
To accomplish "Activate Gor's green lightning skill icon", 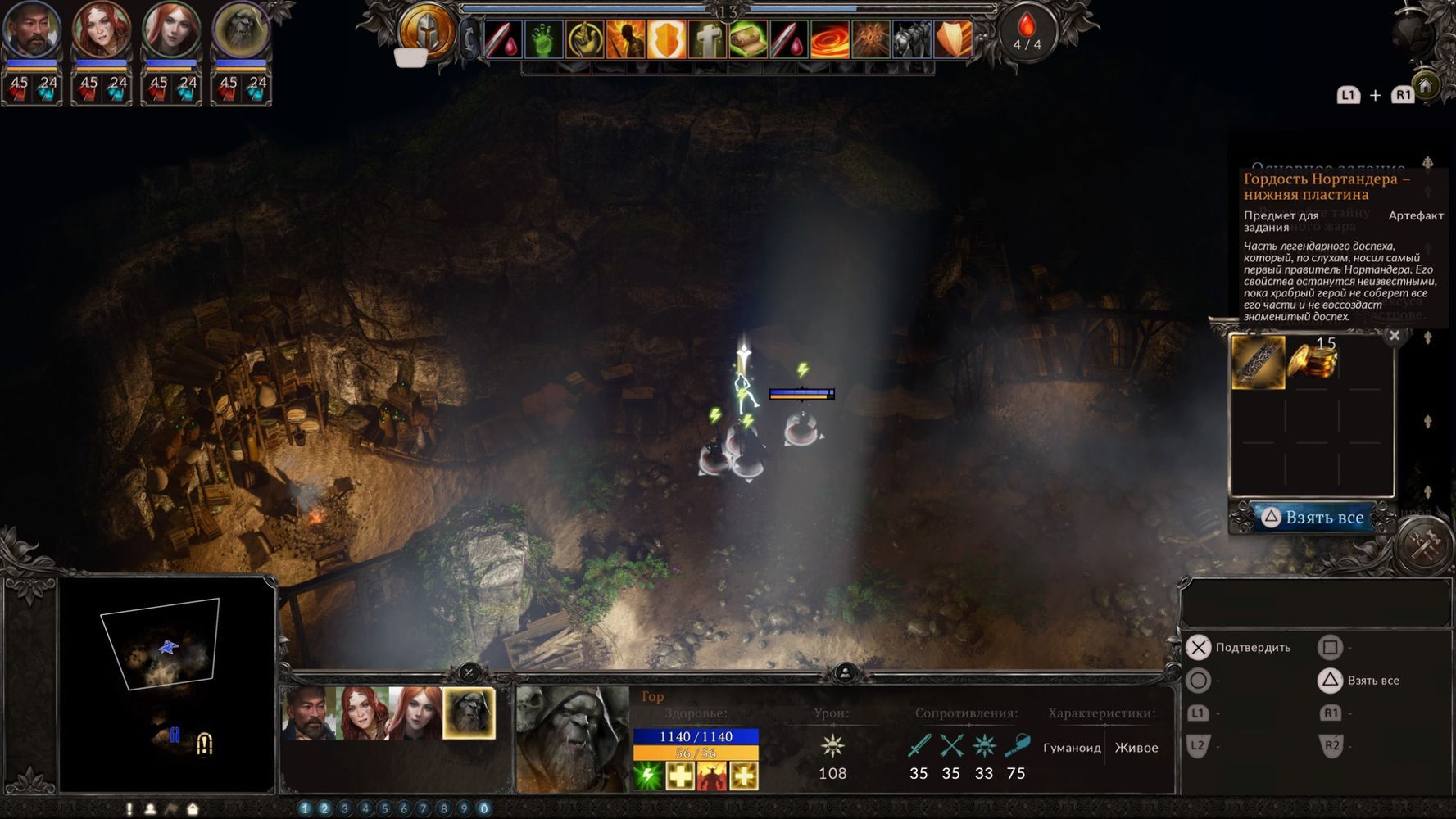I will coord(648,775).
